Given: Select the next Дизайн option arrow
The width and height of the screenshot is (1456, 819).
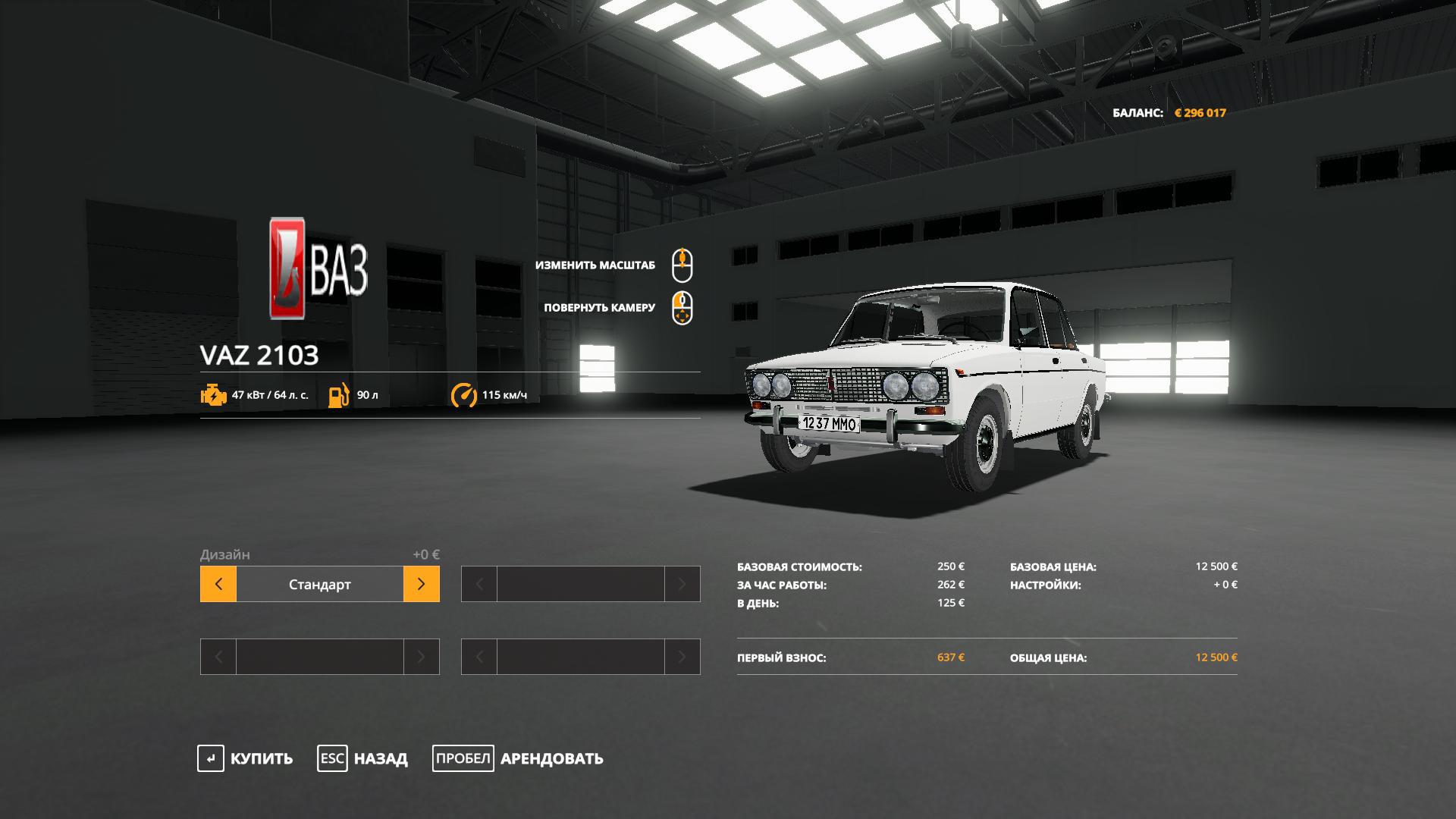Looking at the screenshot, I should pos(422,584).
